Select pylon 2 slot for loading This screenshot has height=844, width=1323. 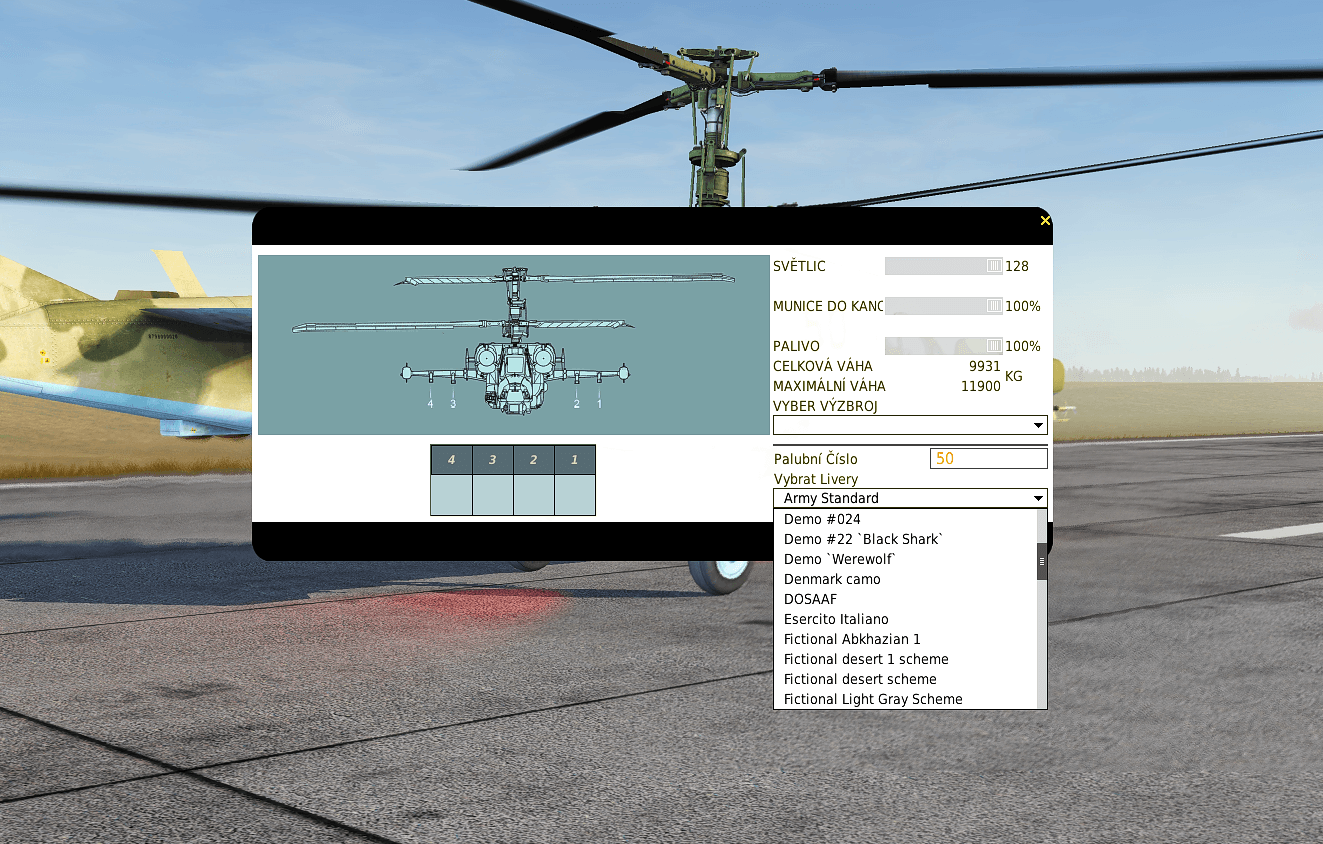point(534,496)
